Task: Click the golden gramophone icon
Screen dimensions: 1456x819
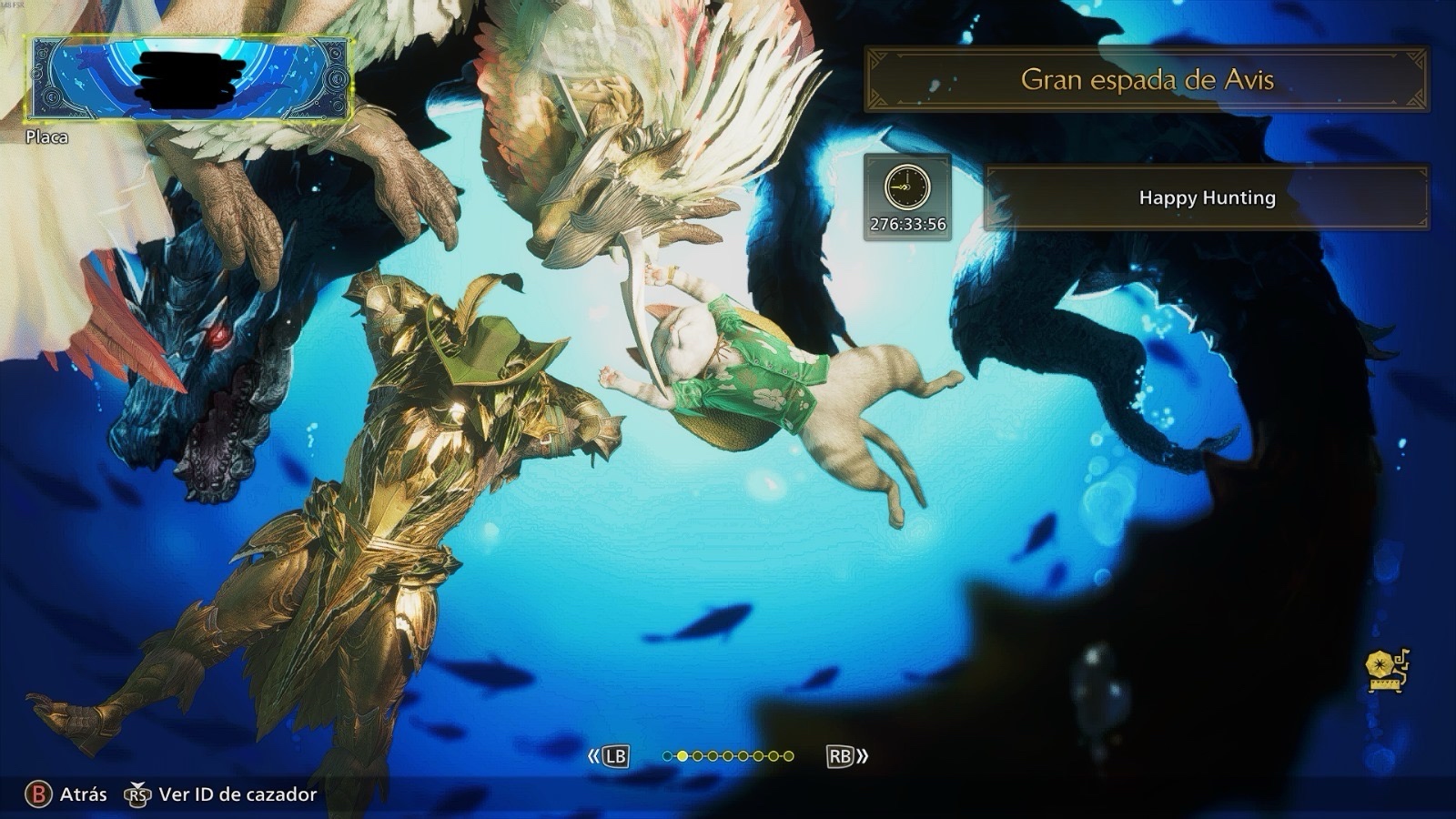Action: coord(1386,672)
